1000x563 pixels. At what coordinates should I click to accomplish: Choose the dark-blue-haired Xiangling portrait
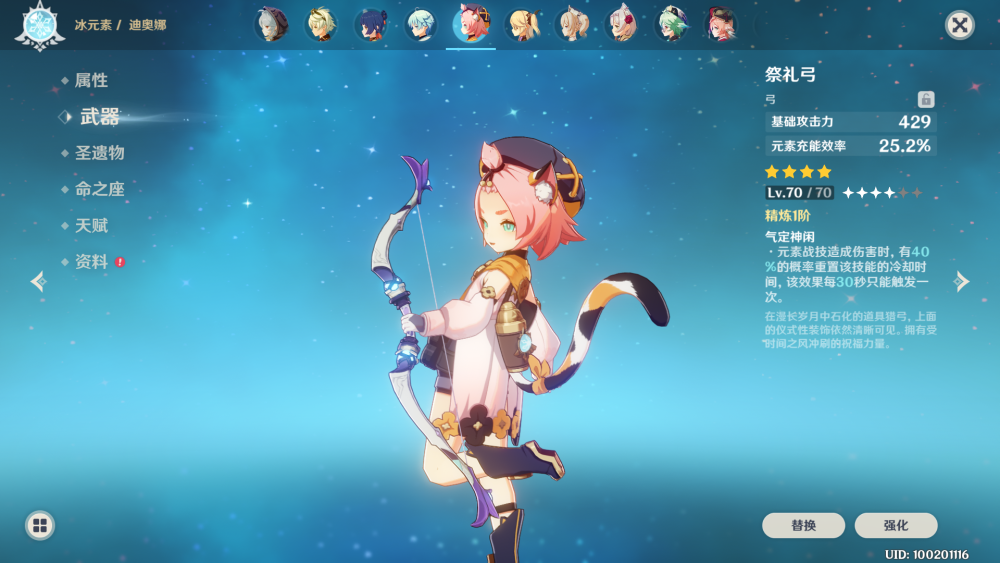[x=371, y=24]
